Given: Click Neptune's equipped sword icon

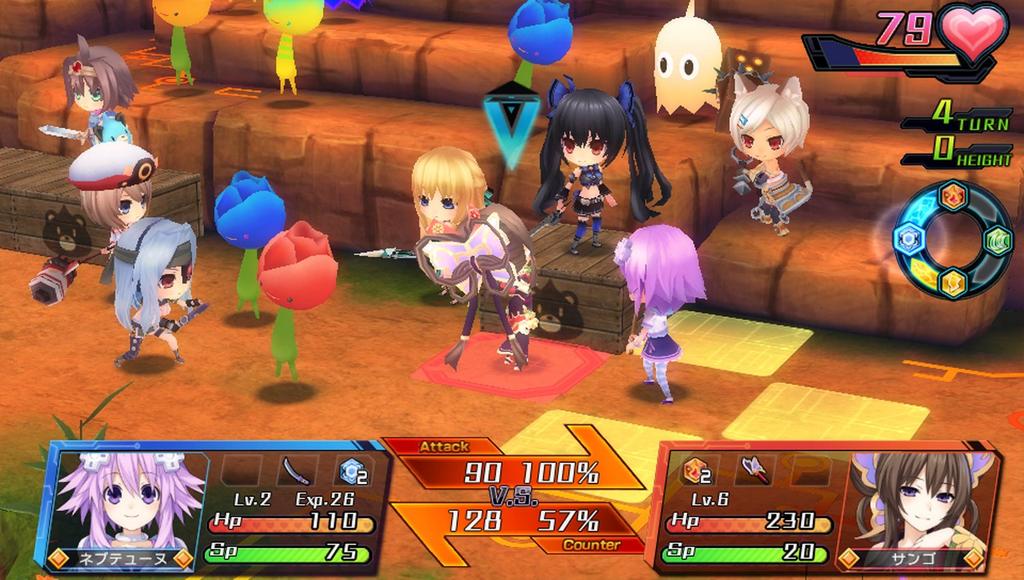Looking at the screenshot, I should [x=297, y=470].
